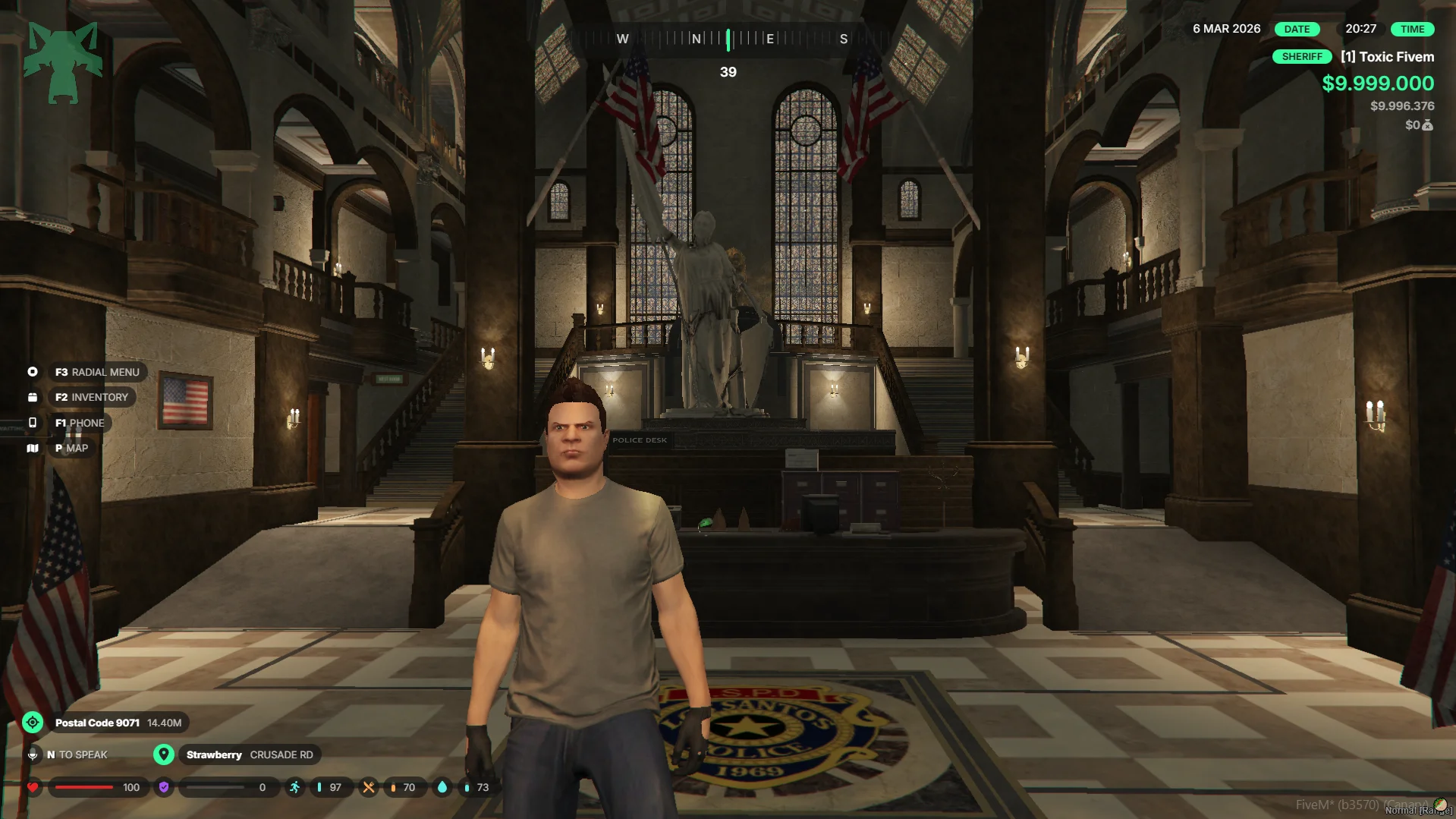1456x819 pixels.
Task: Click the money bag icon
Action: click(x=1428, y=125)
